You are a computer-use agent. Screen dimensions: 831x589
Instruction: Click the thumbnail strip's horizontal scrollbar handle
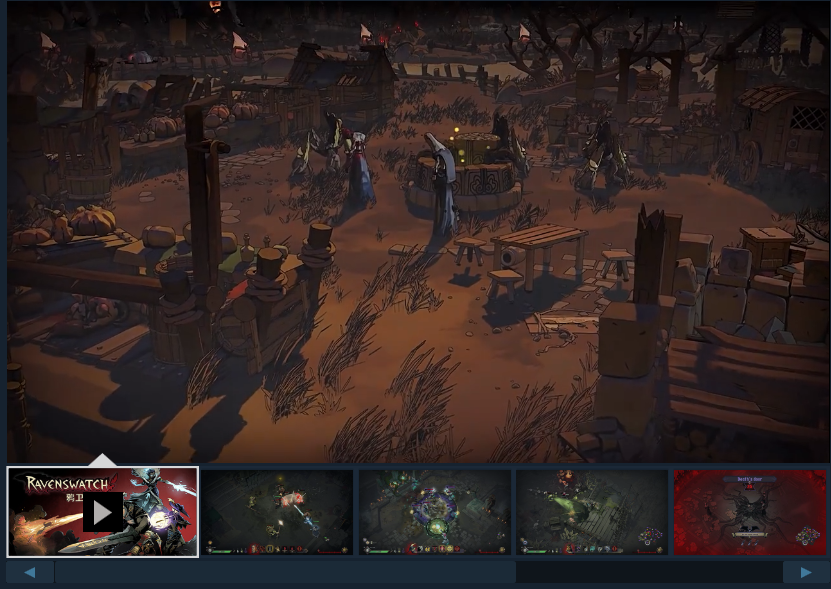[x=285, y=572]
